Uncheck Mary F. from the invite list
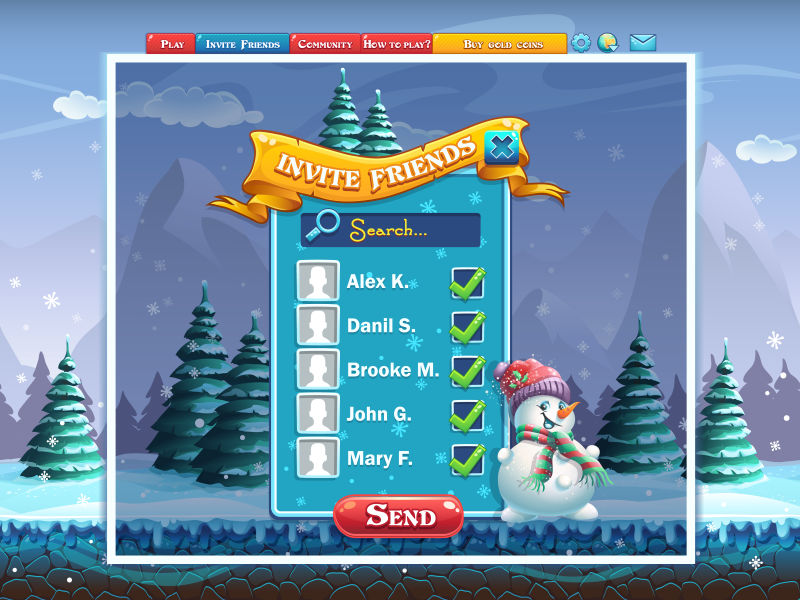 coord(467,459)
